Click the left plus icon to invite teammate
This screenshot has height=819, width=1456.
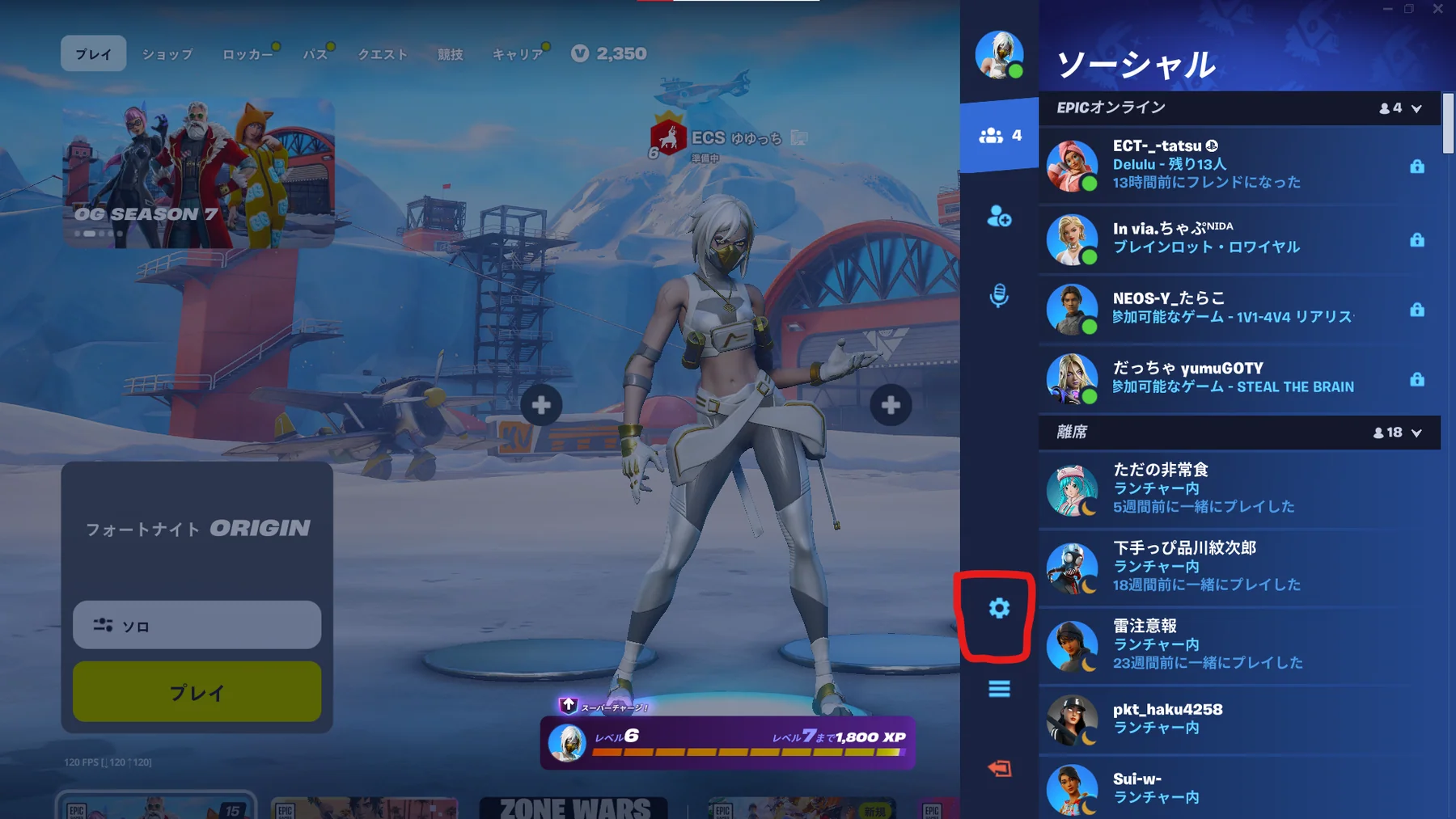coord(540,405)
